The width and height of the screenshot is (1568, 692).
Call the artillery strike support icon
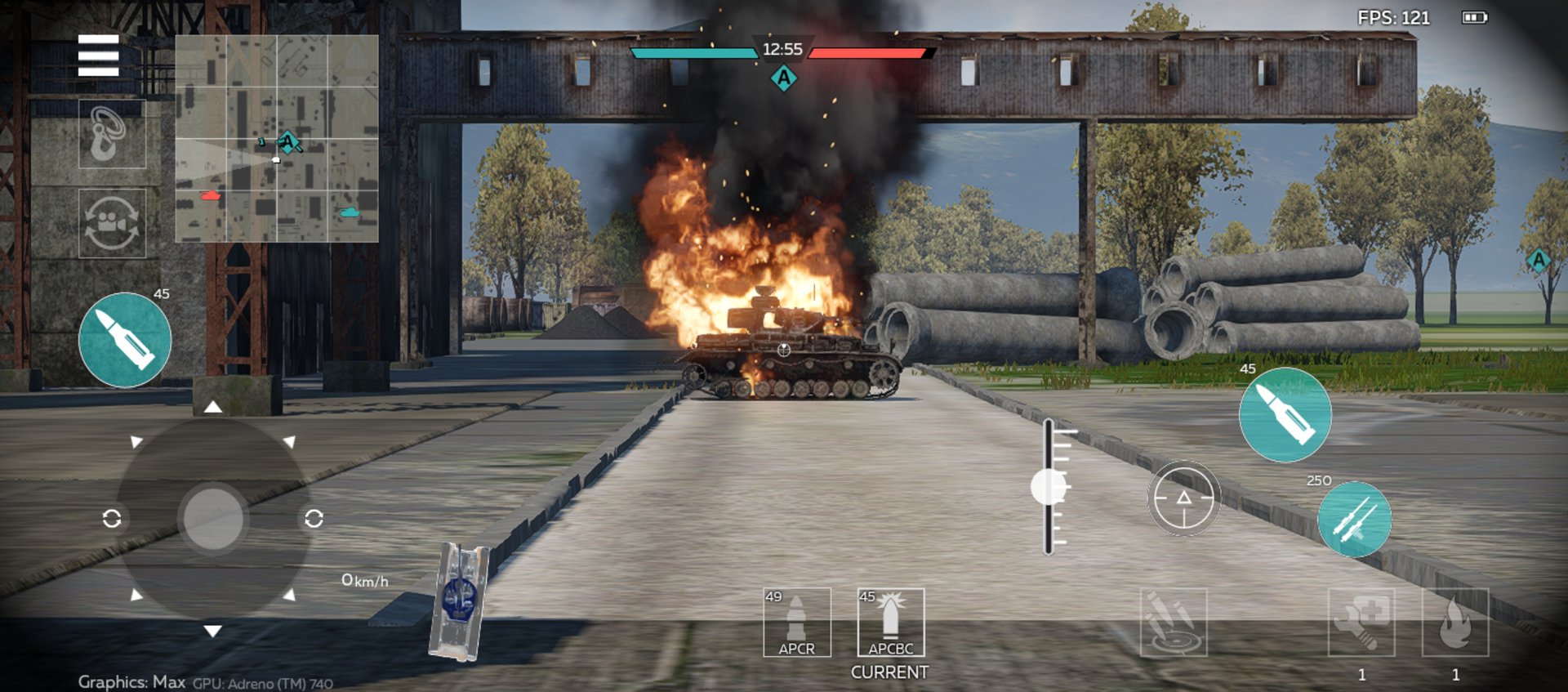pyautogui.click(x=1173, y=623)
